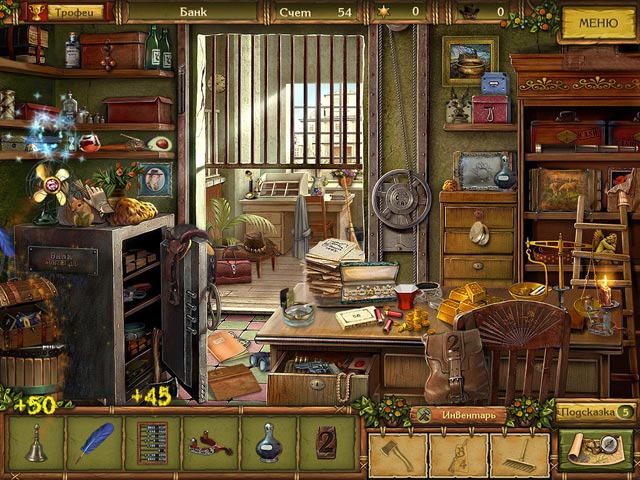
Task: Select the blue feather item slot
Action: (94, 444)
